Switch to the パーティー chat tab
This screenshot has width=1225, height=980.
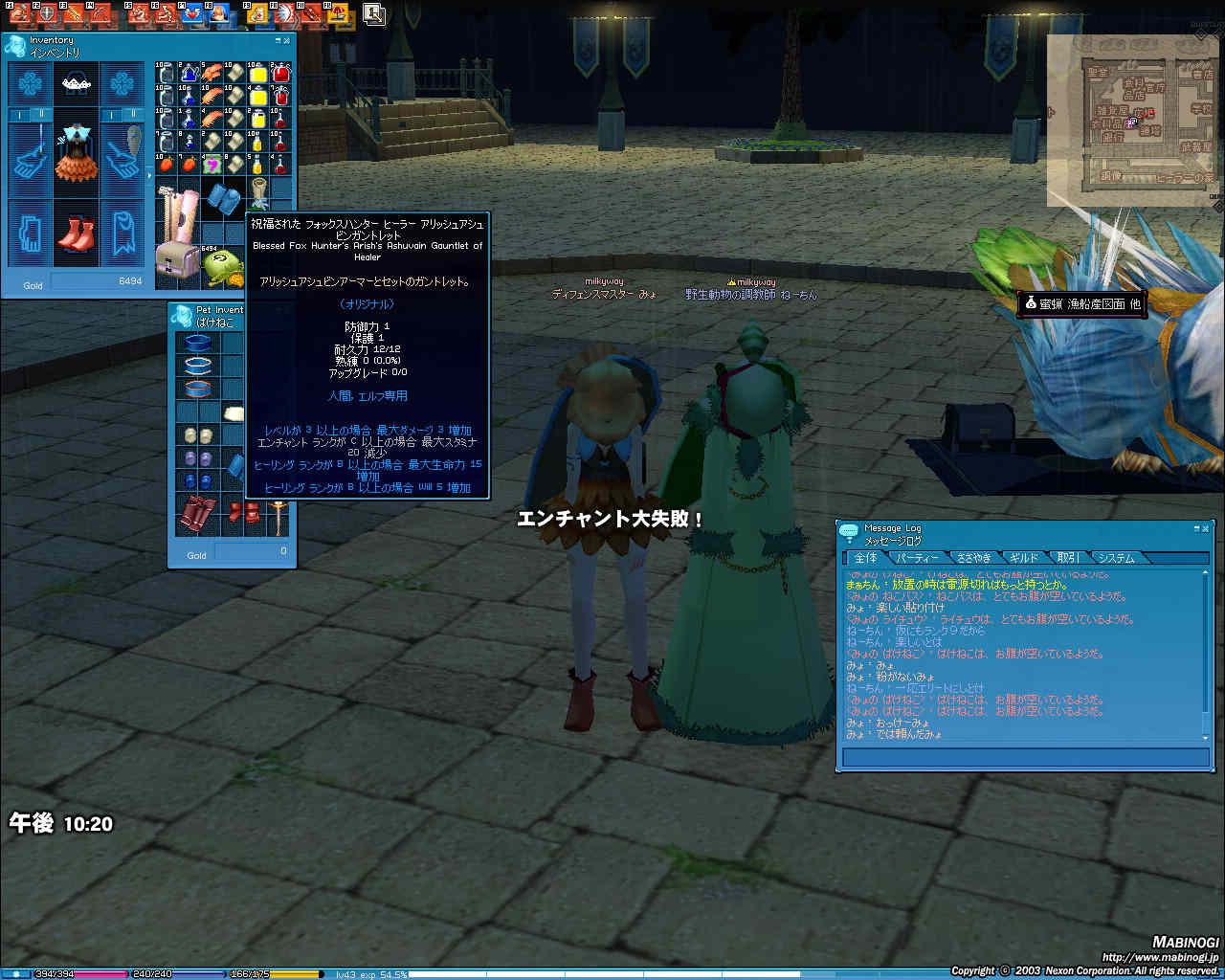917,557
